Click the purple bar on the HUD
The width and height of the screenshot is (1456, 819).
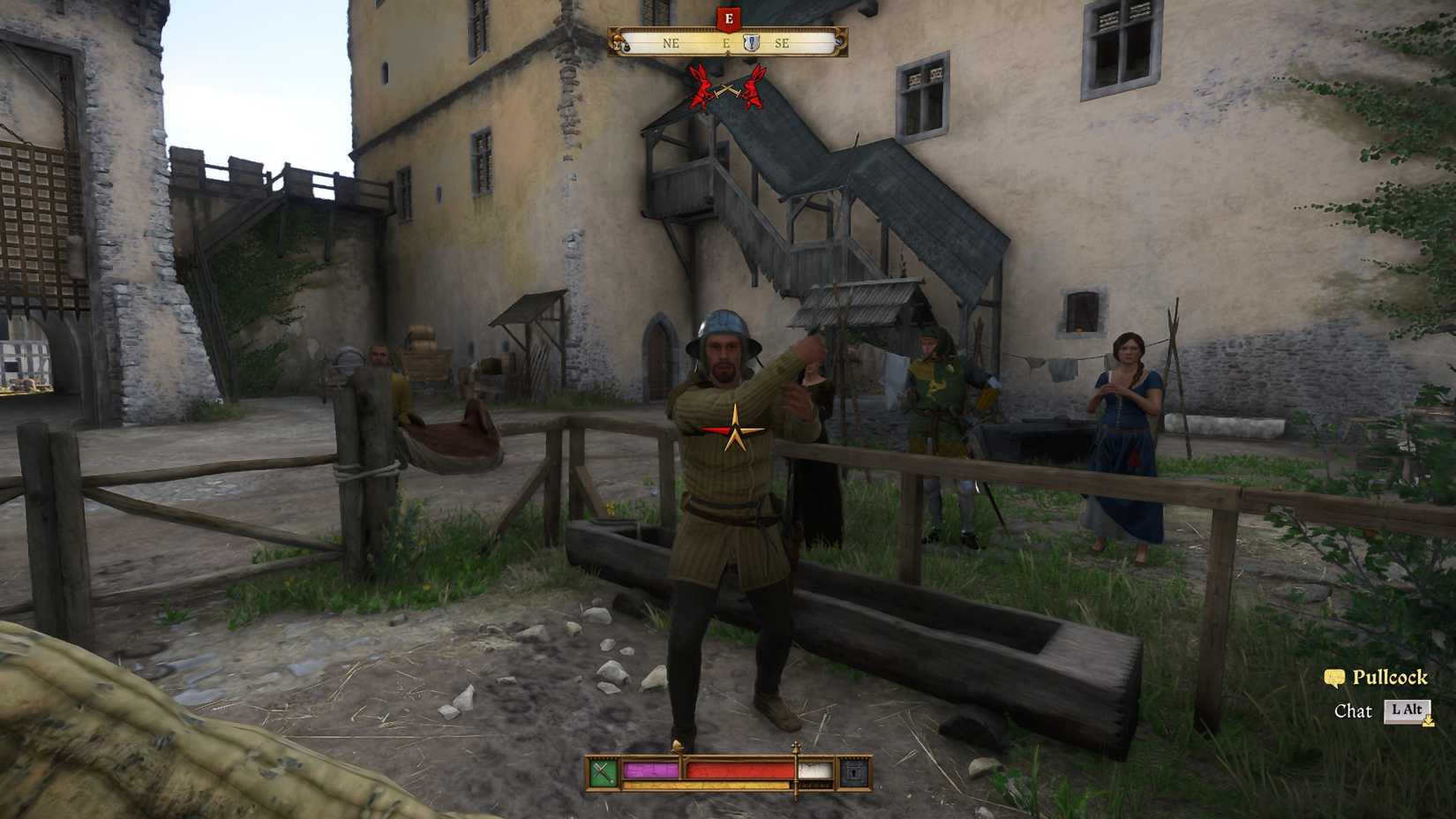tap(653, 771)
